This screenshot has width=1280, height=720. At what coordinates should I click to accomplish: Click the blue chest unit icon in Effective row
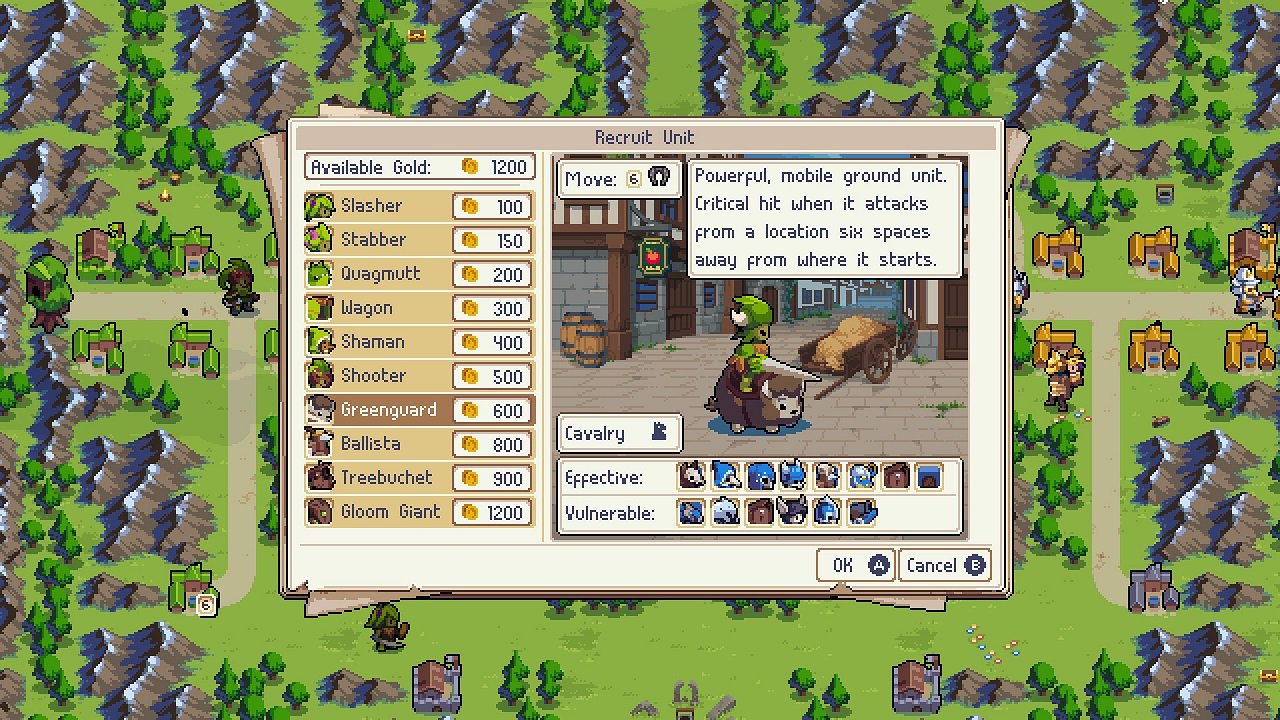930,477
